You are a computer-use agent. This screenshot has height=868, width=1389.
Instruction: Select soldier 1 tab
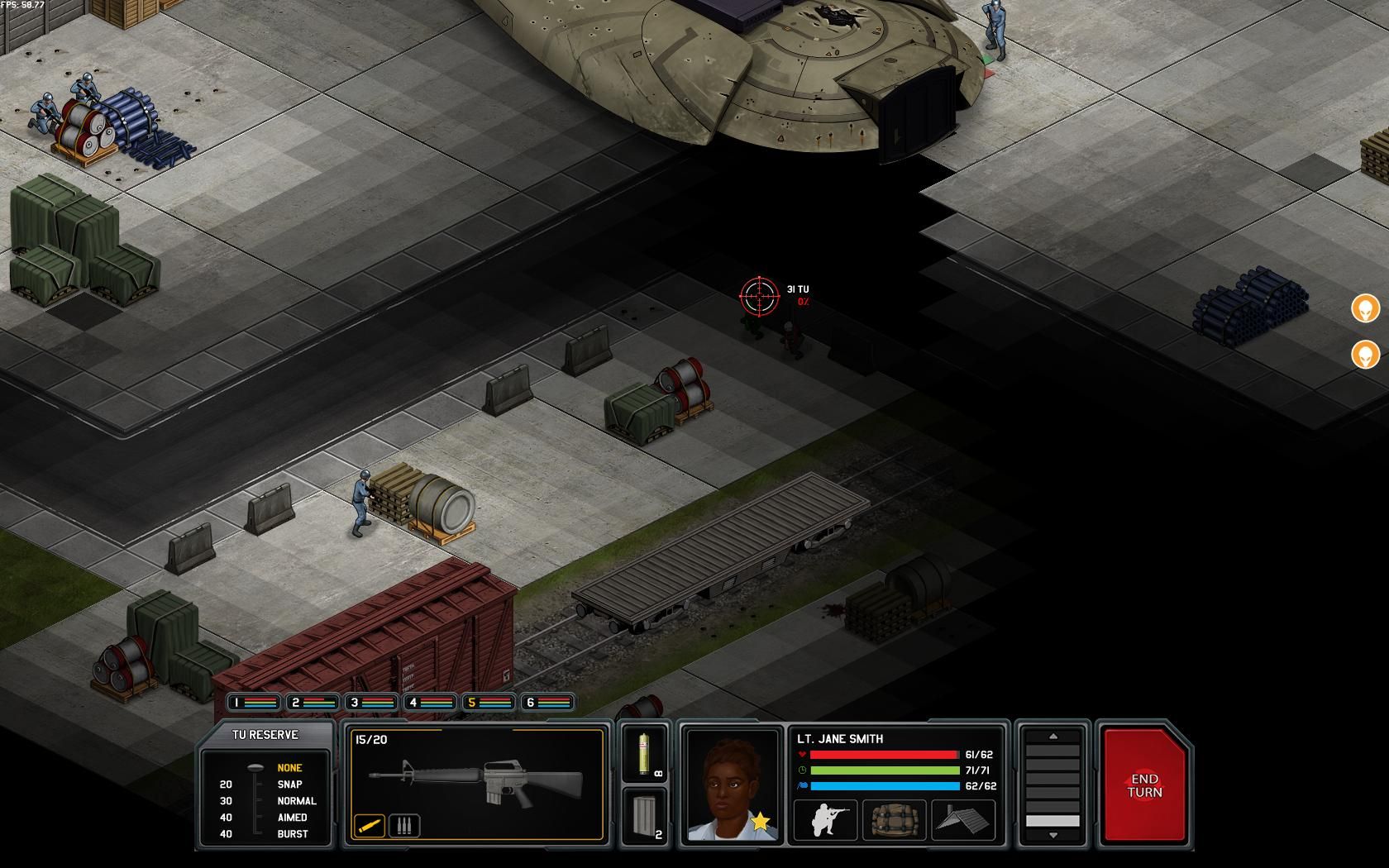click(x=253, y=703)
